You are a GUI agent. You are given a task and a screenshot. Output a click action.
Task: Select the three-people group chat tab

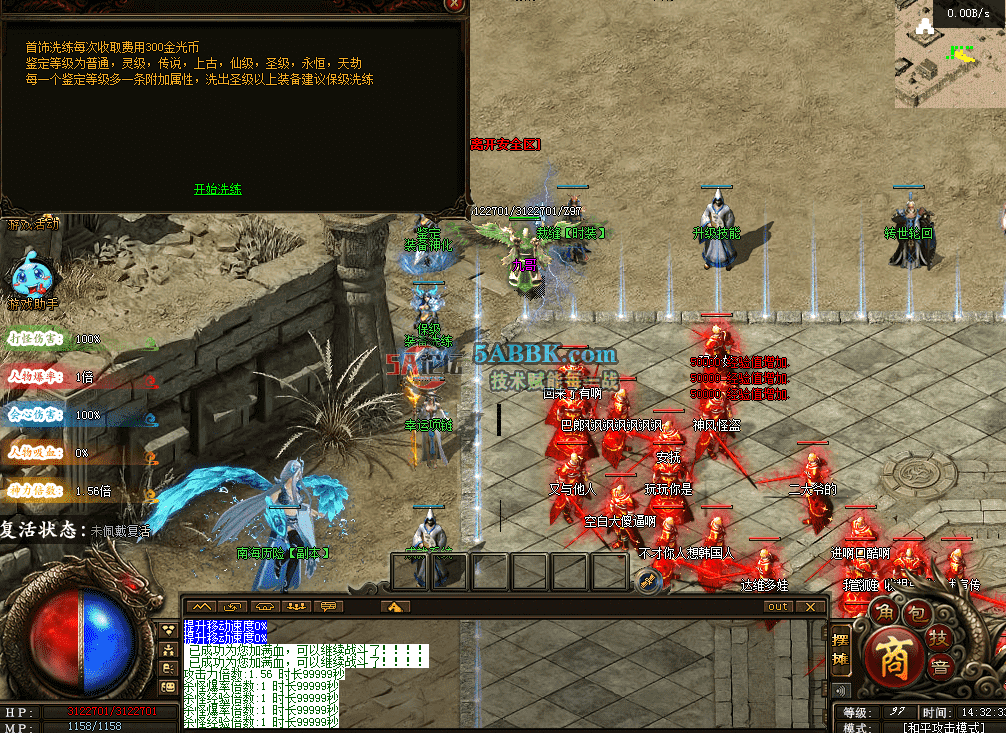coord(296,607)
